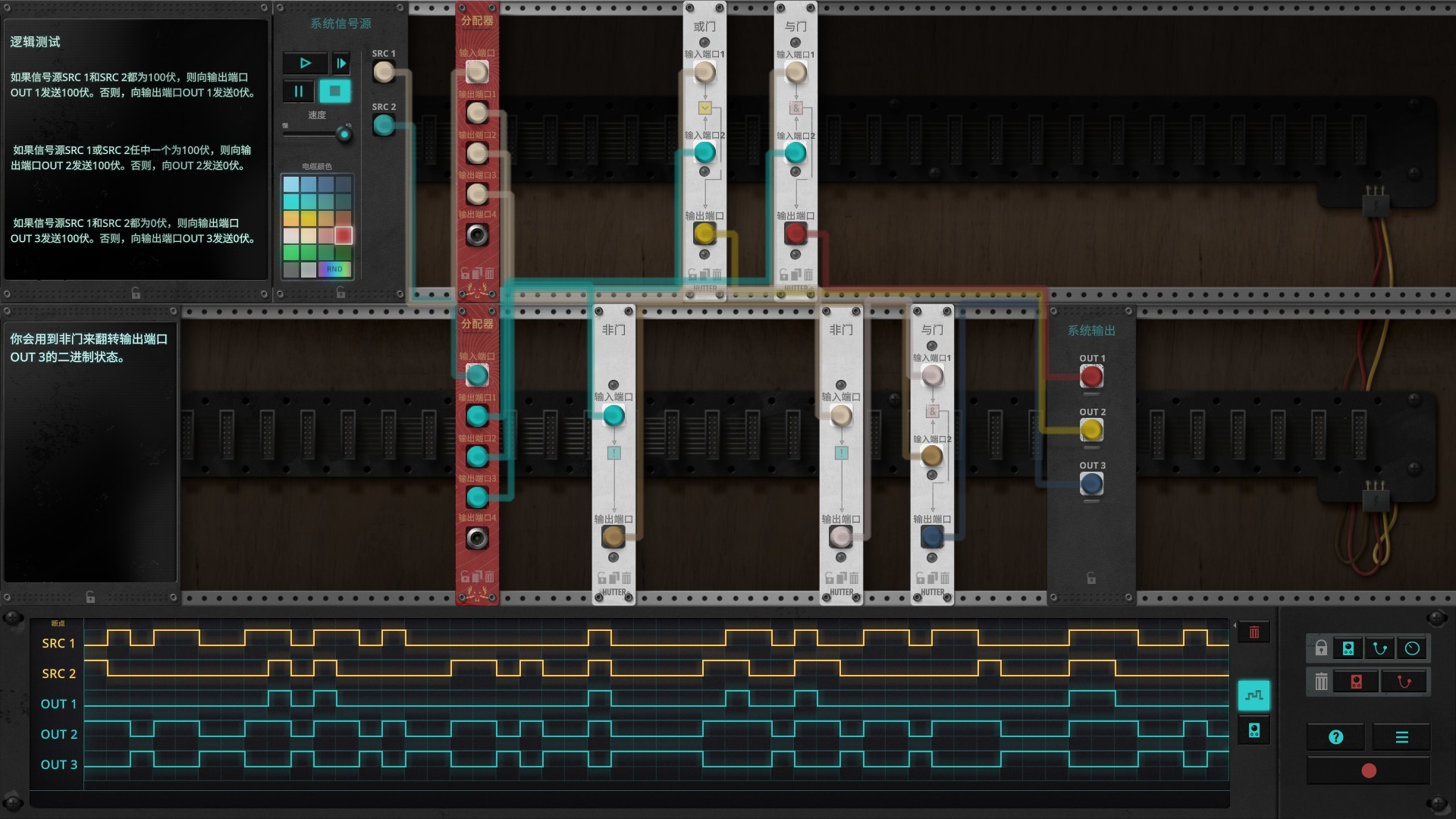Clear the oscilloscope traces with the red trash icon
Viewport: 1456px width, 819px height.
(1254, 631)
